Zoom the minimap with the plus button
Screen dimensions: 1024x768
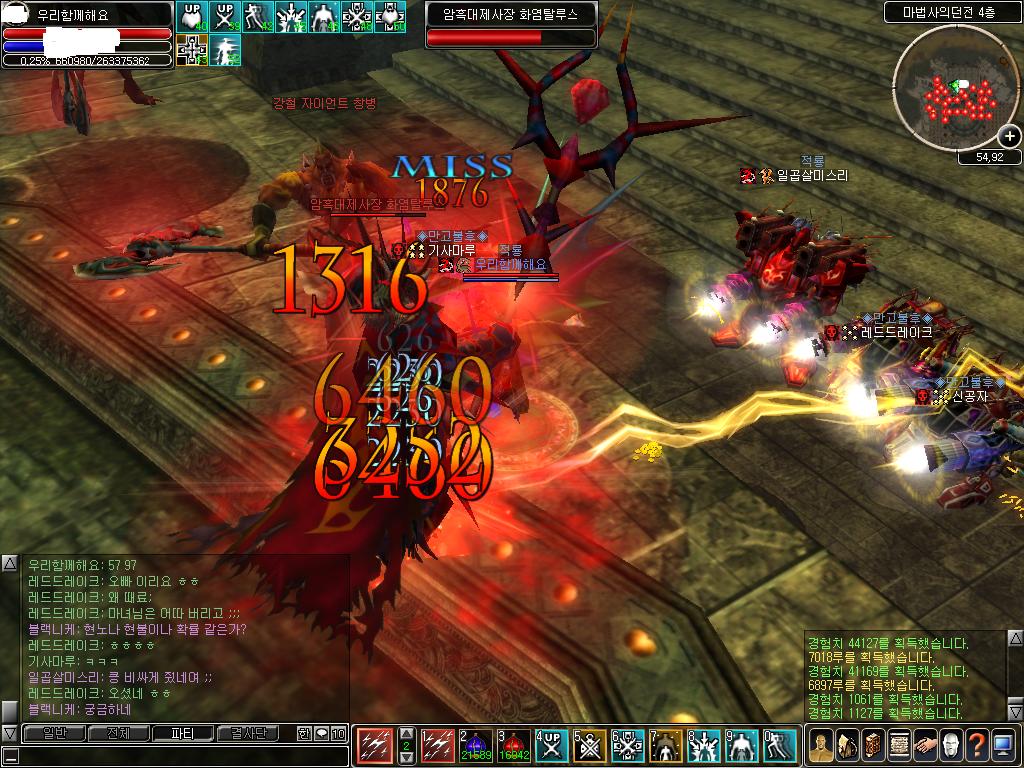[x=1009, y=136]
